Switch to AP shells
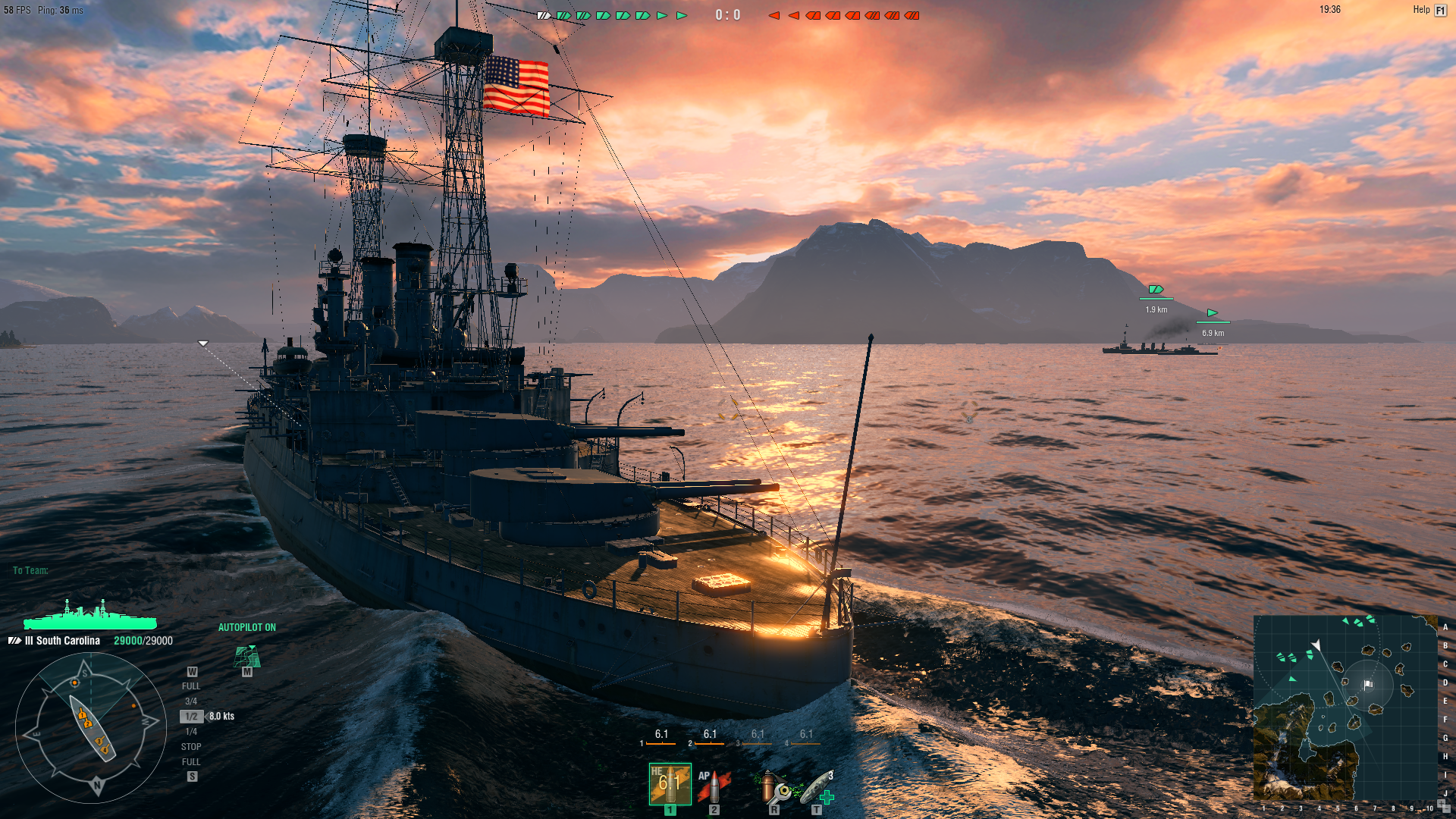Viewport: 1456px width, 819px height. (714, 786)
